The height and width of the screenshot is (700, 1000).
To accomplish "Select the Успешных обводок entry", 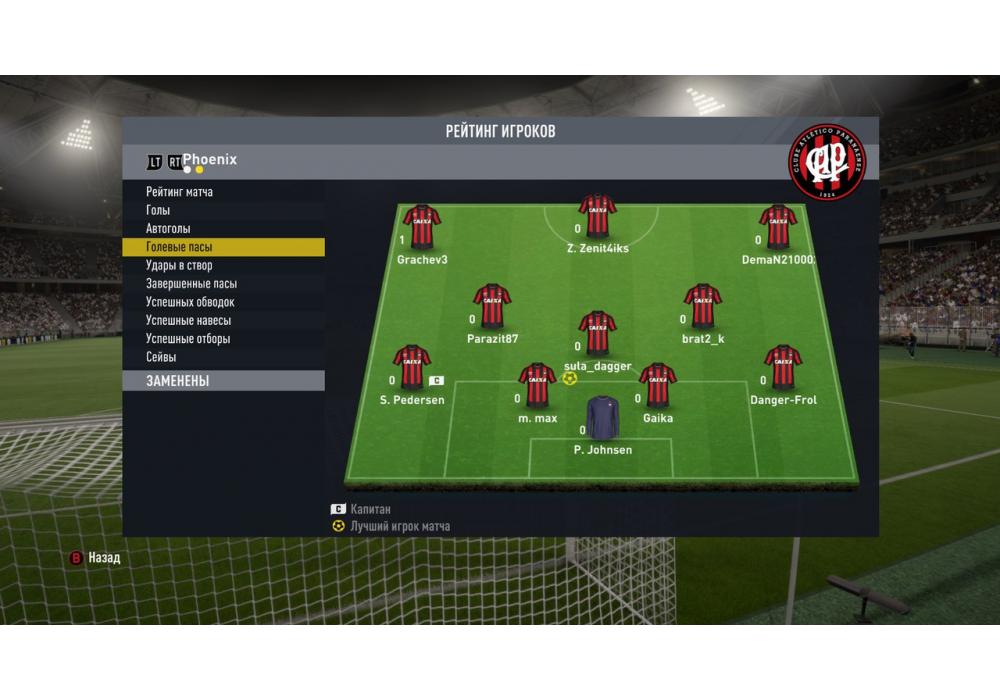I will pyautogui.click(x=190, y=302).
